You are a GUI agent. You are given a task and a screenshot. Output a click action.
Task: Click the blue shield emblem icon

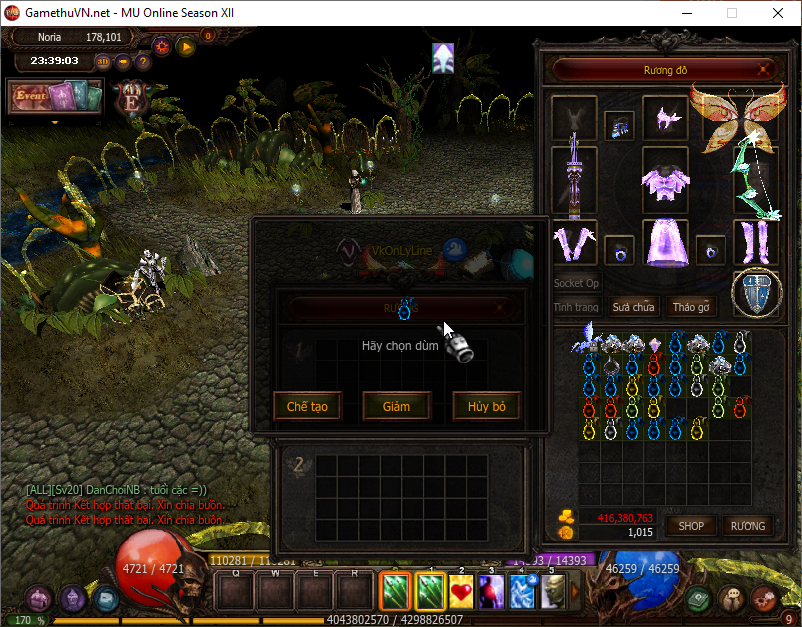click(756, 293)
